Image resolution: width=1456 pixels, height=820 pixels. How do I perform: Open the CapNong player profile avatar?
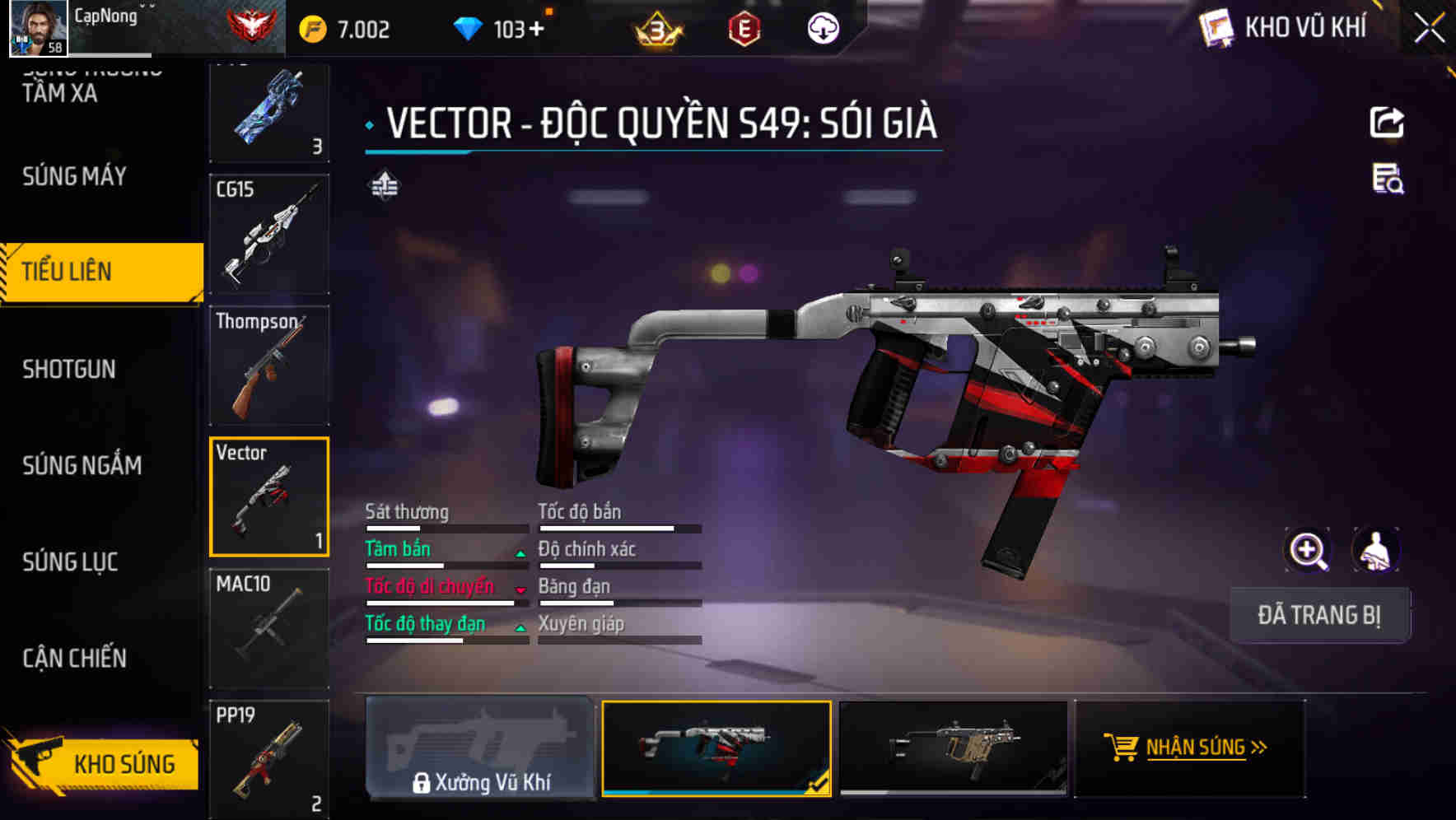click(38, 28)
